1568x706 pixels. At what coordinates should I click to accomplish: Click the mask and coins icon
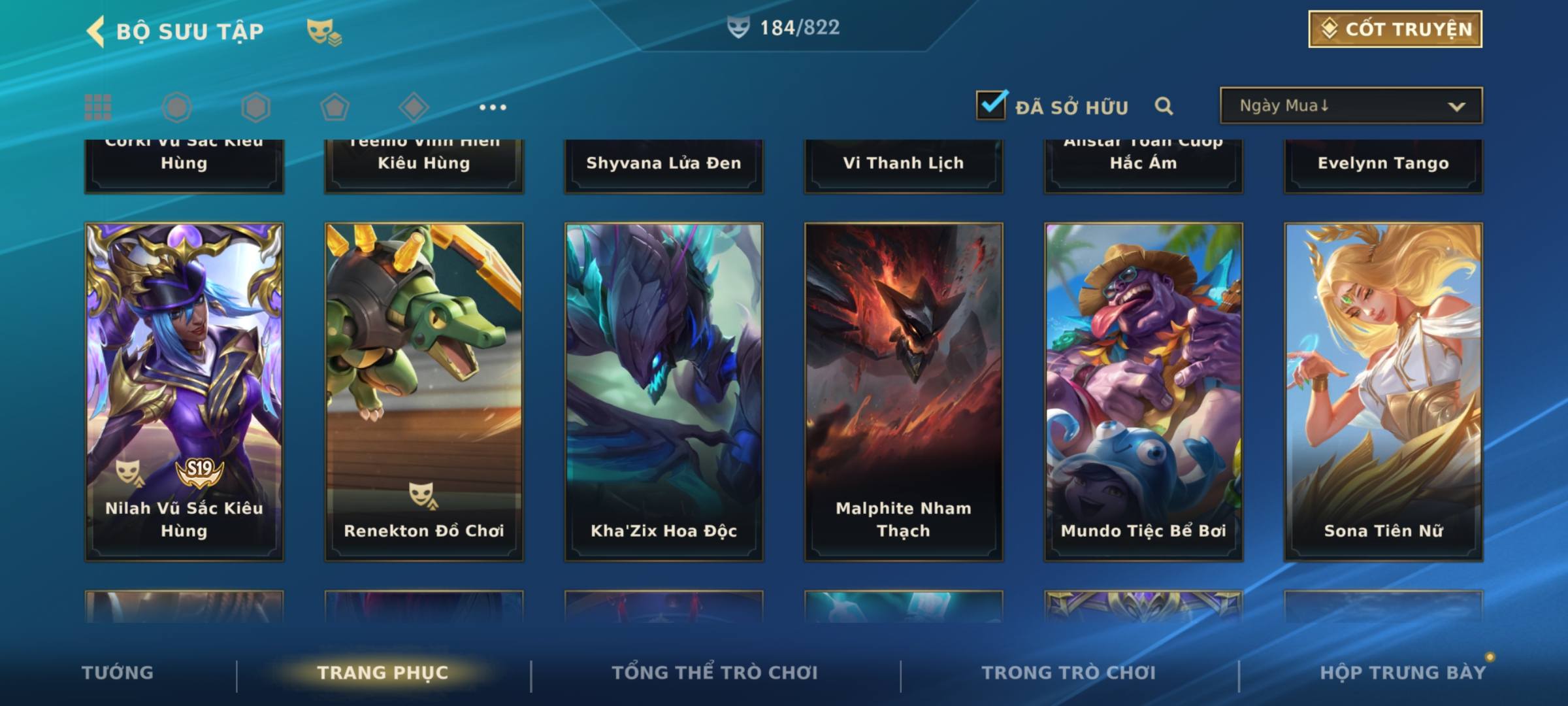[x=323, y=31]
